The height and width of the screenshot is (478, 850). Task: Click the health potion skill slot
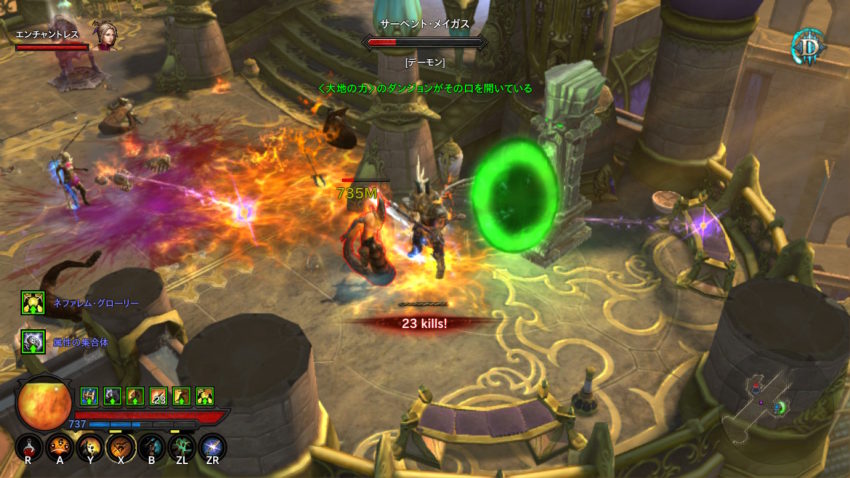(x=30, y=447)
